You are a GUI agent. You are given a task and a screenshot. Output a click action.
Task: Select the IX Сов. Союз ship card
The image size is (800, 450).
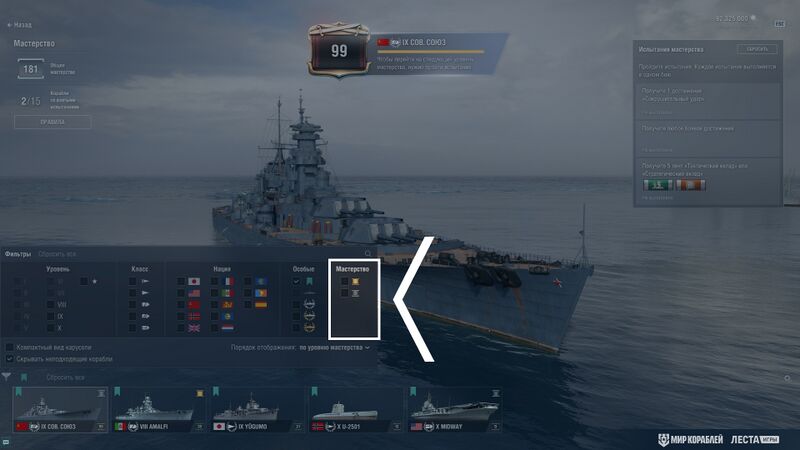[x=60, y=411]
